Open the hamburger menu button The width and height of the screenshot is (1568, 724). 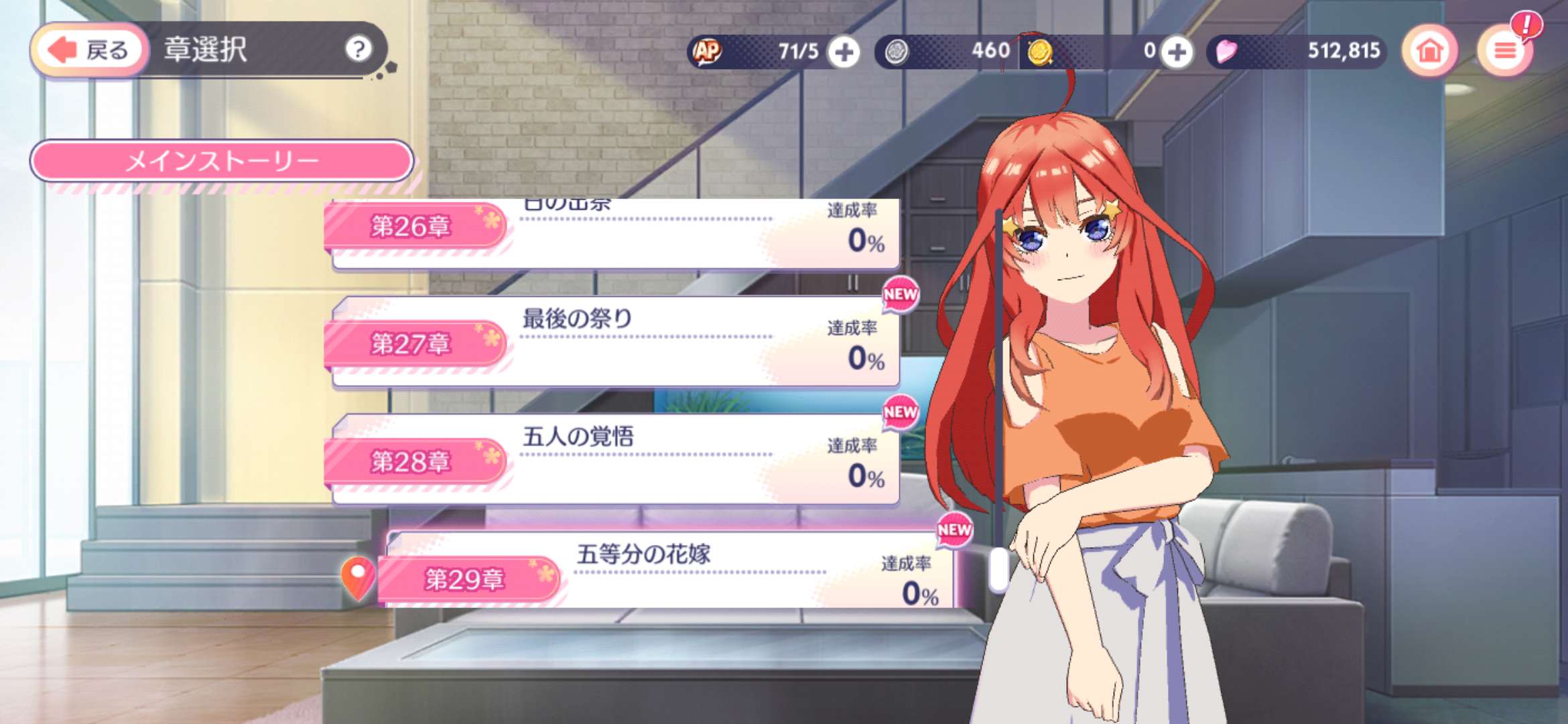[x=1505, y=51]
